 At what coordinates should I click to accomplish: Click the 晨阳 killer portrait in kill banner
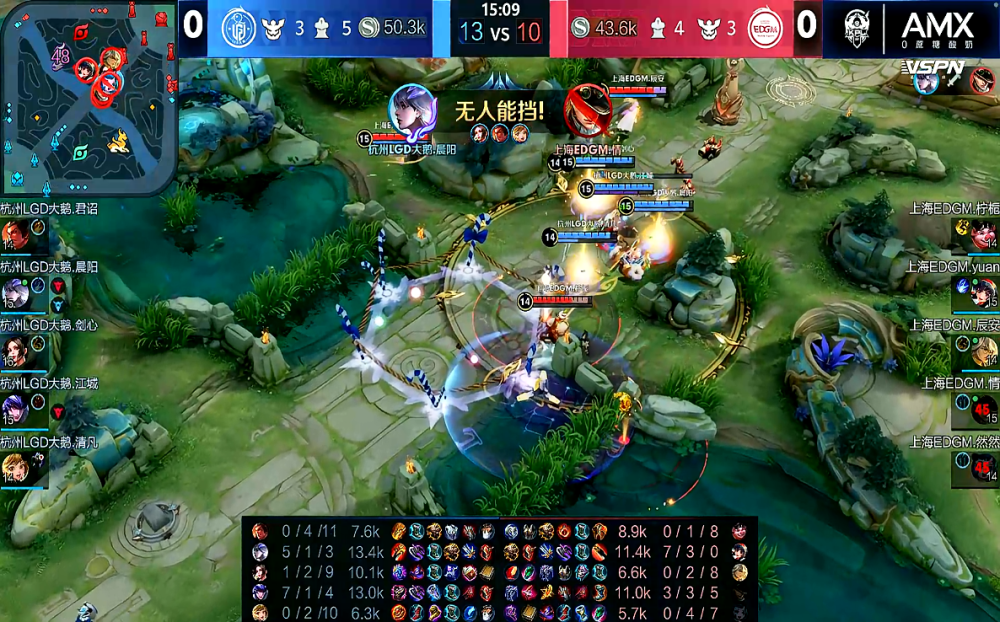pyautogui.click(x=411, y=109)
